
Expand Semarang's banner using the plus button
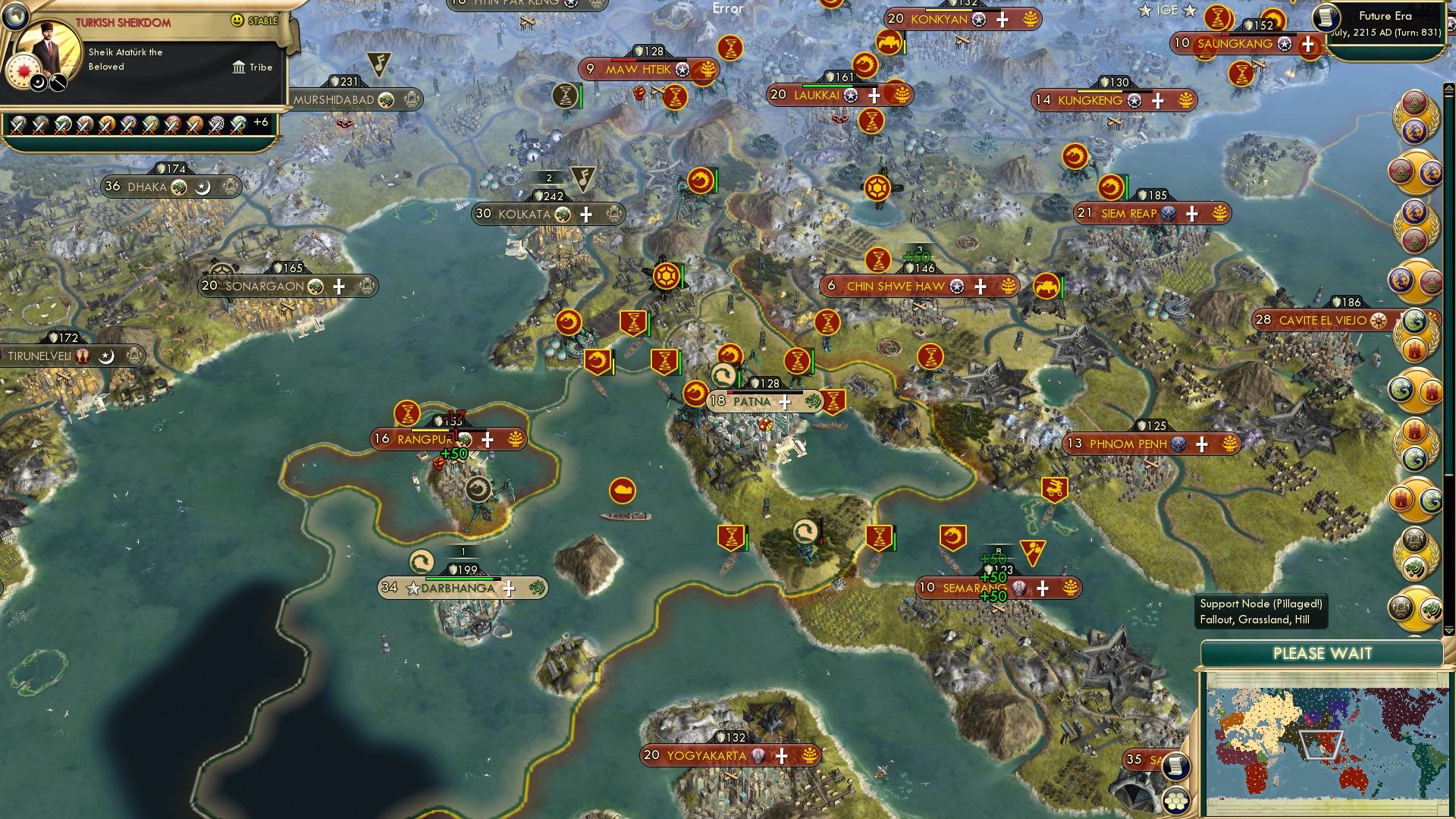point(1043,588)
